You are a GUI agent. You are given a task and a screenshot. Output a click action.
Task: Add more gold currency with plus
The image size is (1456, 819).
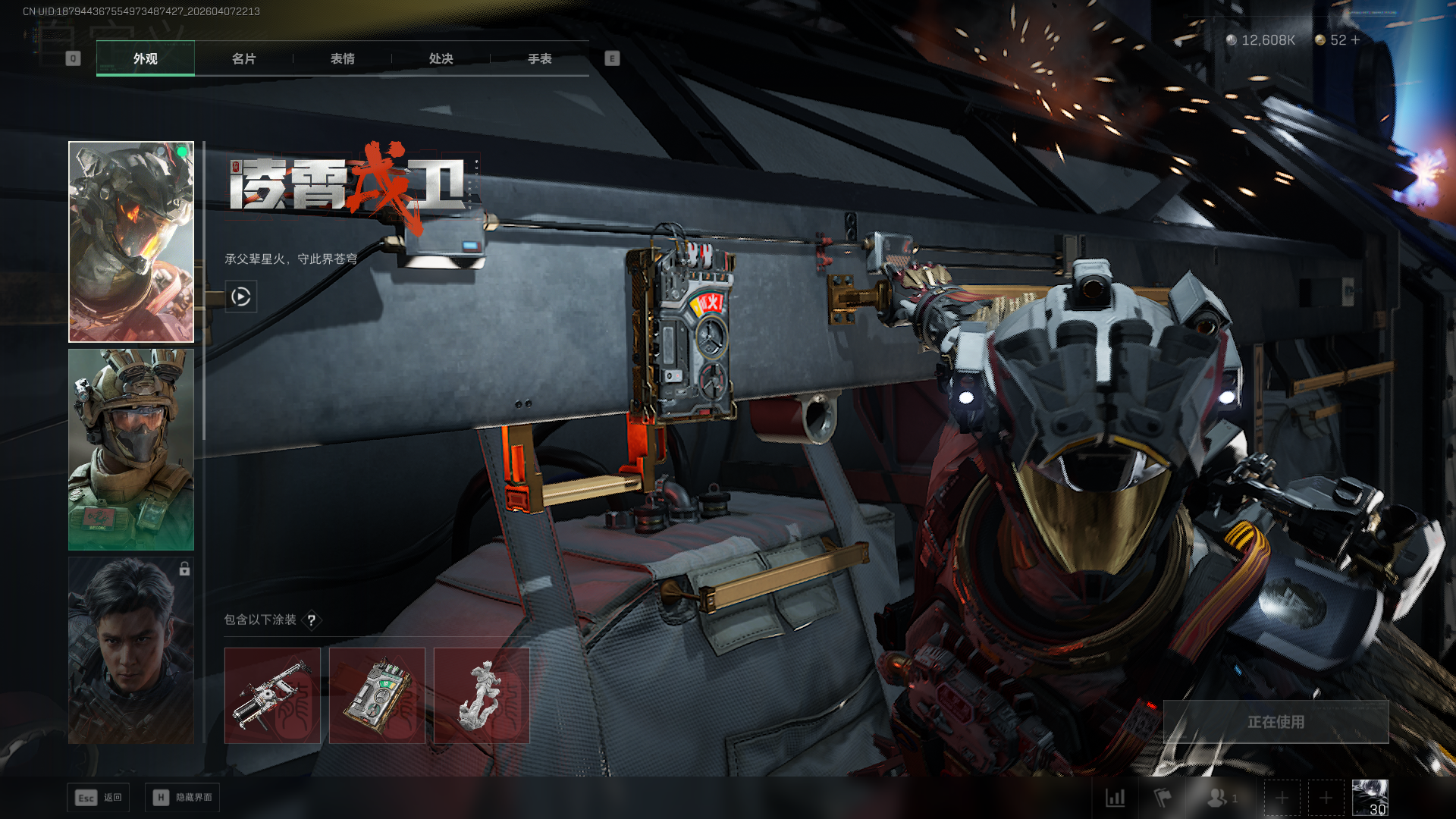coord(1355,39)
